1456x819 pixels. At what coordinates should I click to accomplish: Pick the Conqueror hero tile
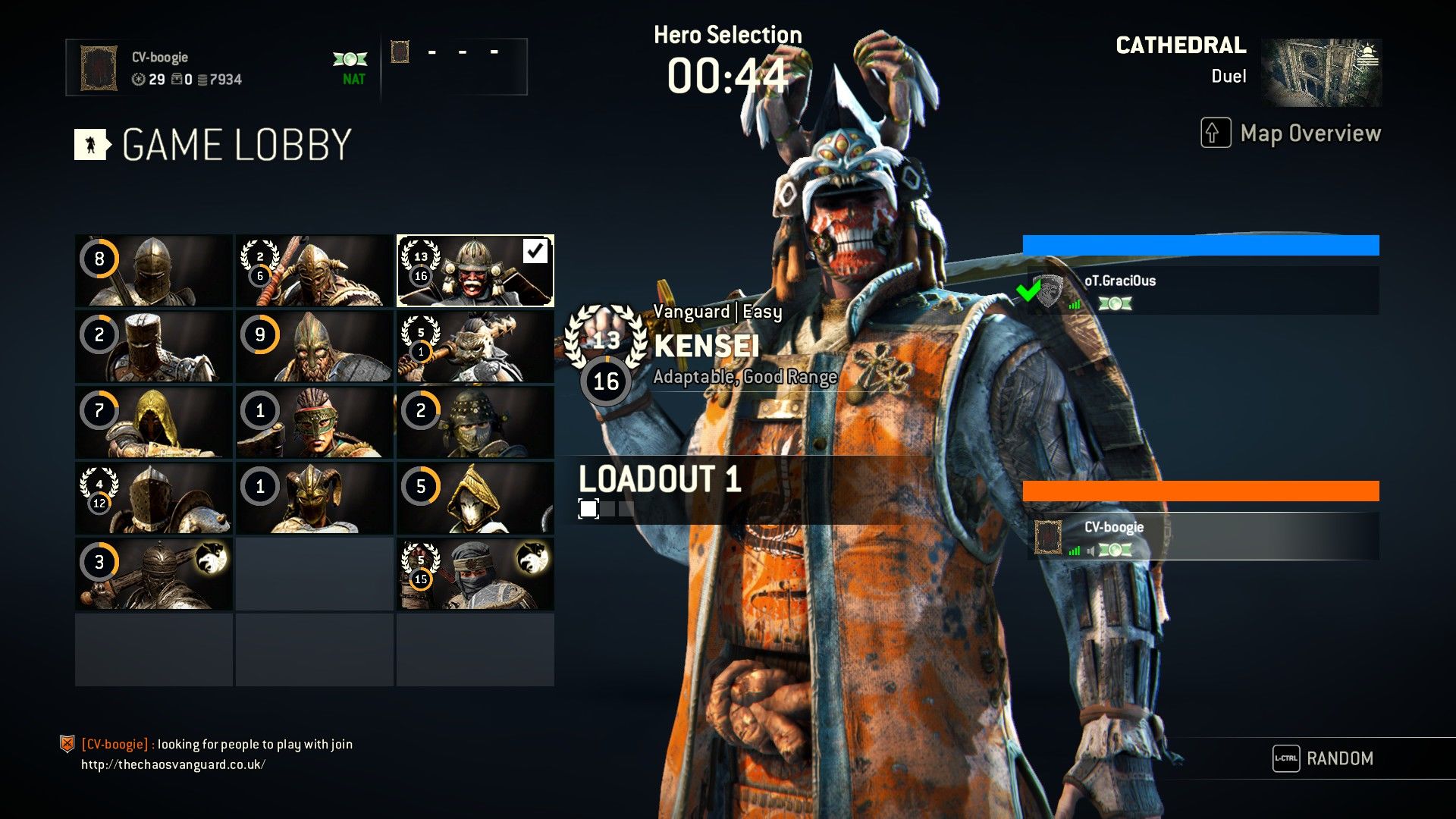[x=154, y=347]
